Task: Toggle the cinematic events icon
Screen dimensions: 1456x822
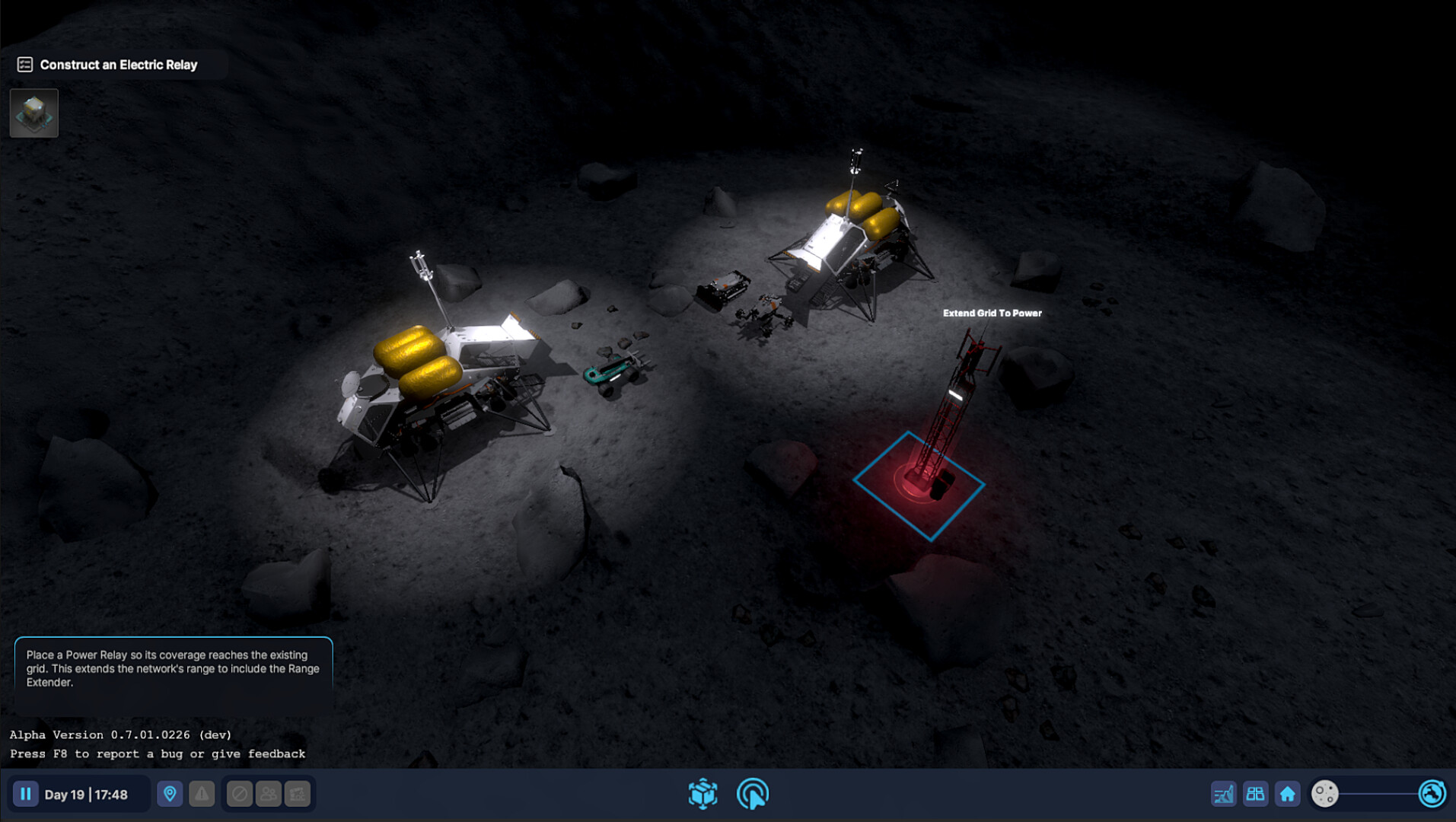Action: tap(297, 793)
